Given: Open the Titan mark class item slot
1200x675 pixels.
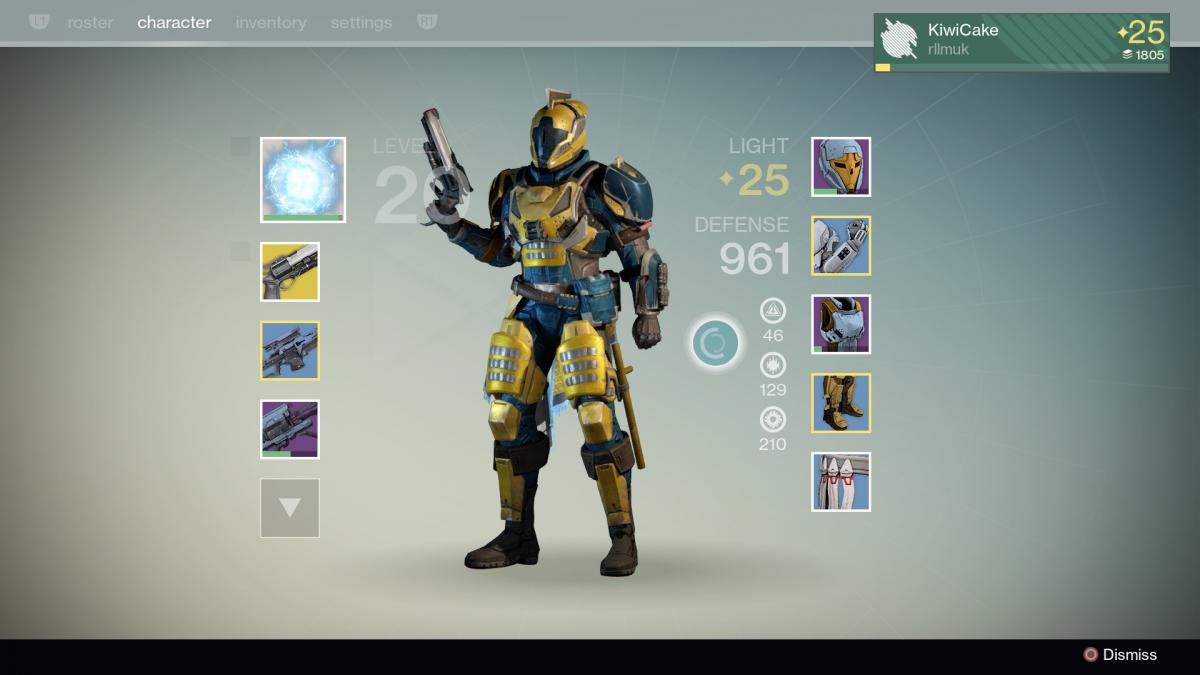Looking at the screenshot, I should pyautogui.click(x=841, y=482).
